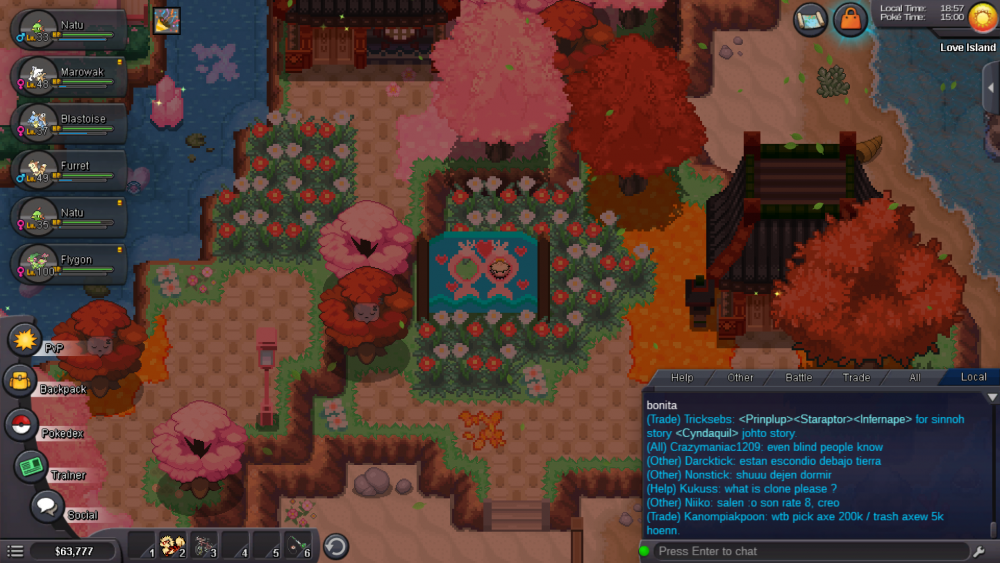Click the hamburger menu beside the money
This screenshot has width=1000, height=563.
[x=15, y=551]
